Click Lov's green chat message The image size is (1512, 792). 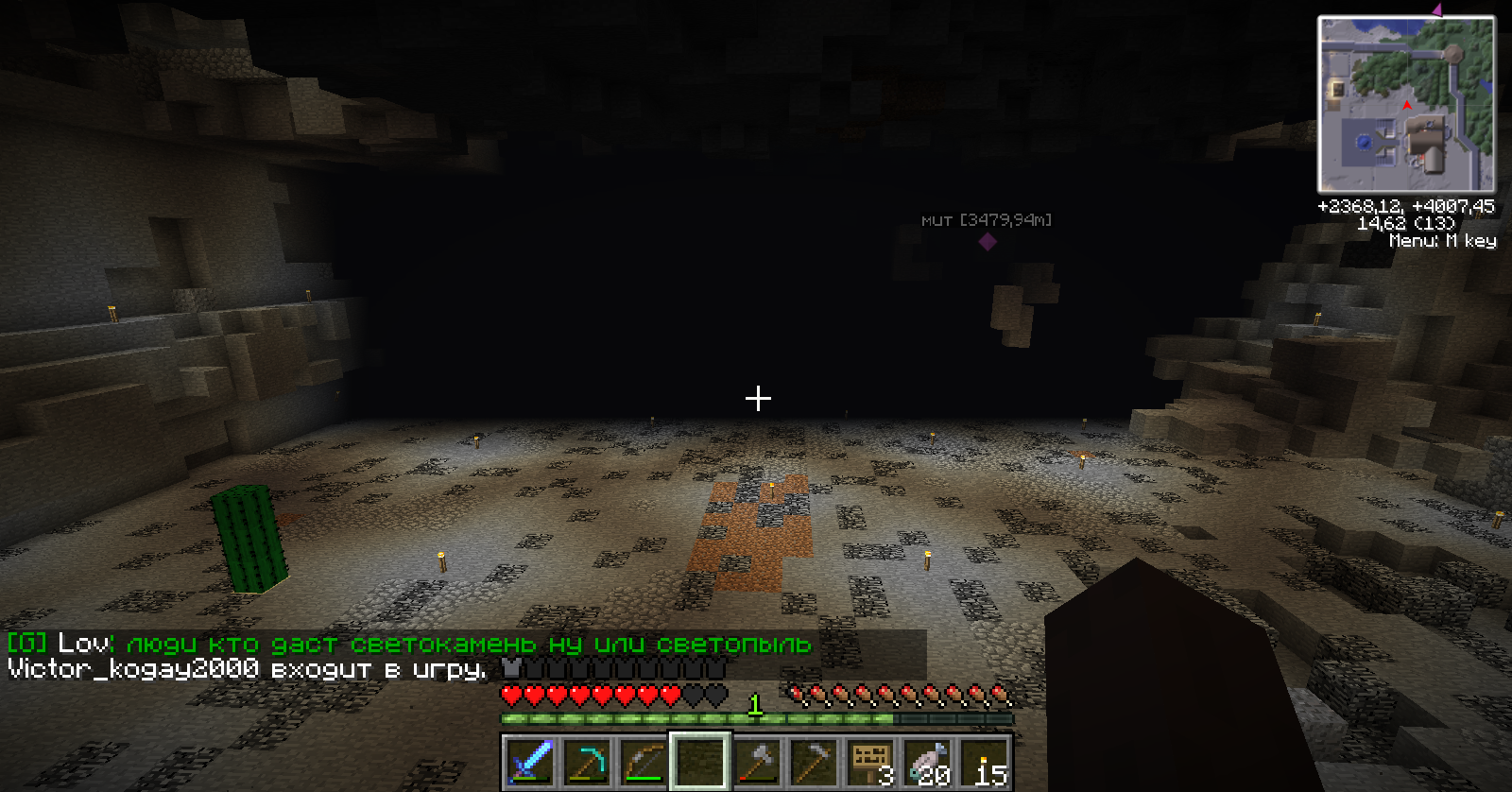point(469,645)
